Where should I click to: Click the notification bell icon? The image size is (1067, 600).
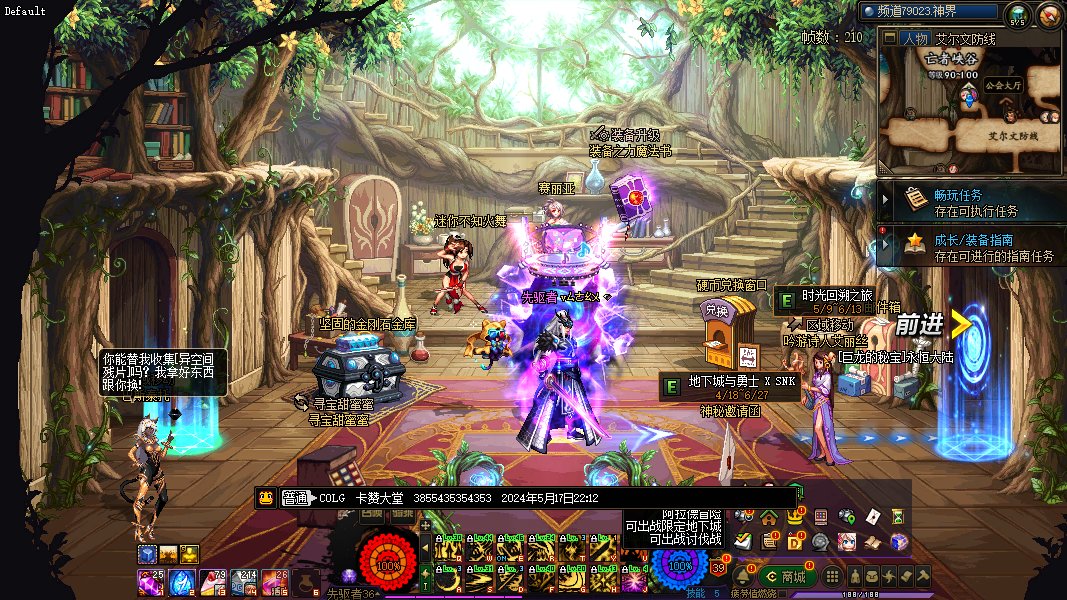click(x=743, y=576)
